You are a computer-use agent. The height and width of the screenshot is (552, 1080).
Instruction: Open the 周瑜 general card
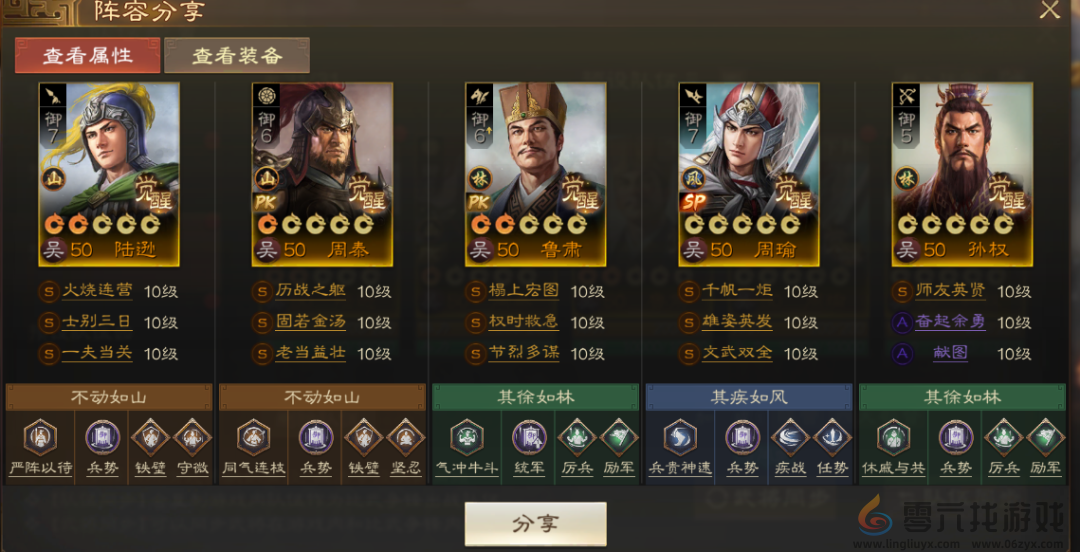(x=749, y=173)
